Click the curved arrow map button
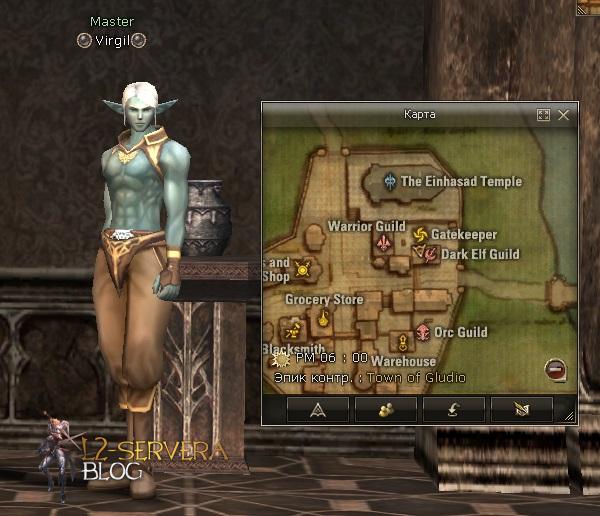Image resolution: width=600 pixels, height=516 pixels. [x=454, y=408]
